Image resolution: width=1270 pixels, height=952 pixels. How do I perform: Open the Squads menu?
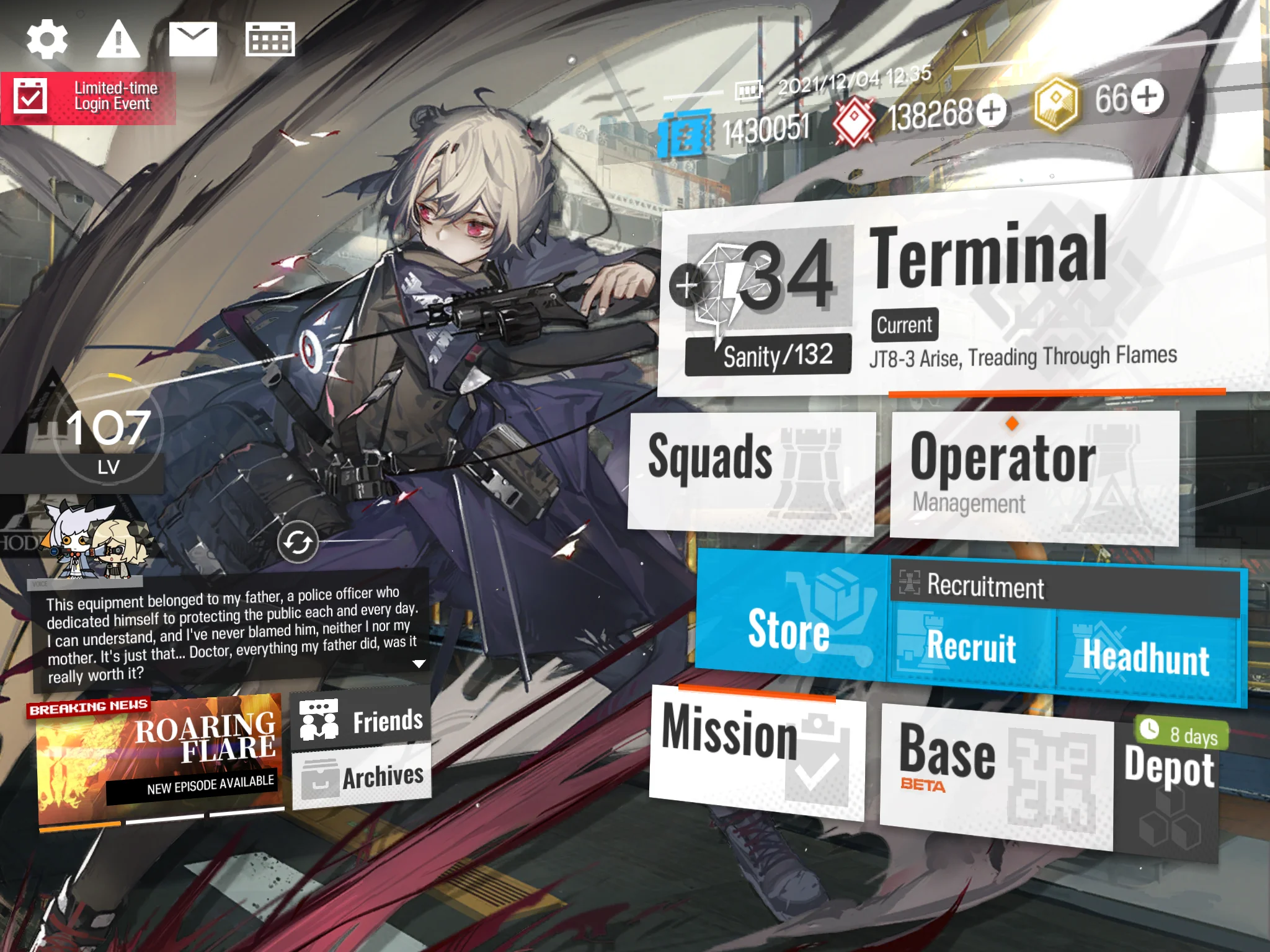pos(752,471)
